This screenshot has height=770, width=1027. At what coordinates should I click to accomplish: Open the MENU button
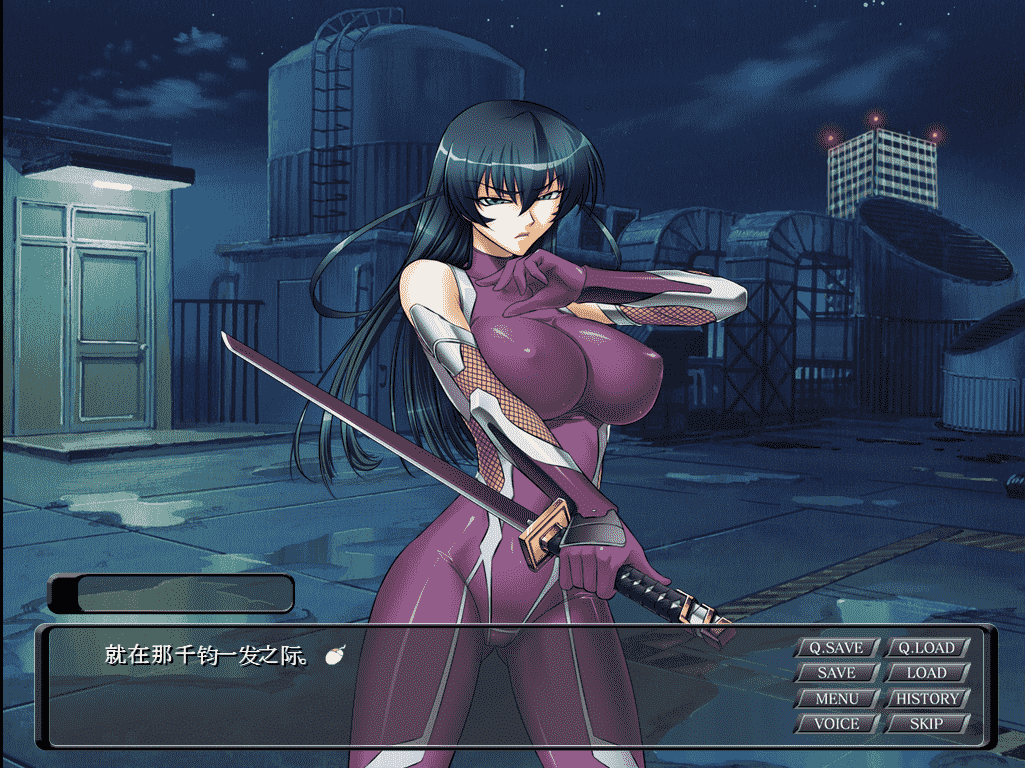coord(837,698)
